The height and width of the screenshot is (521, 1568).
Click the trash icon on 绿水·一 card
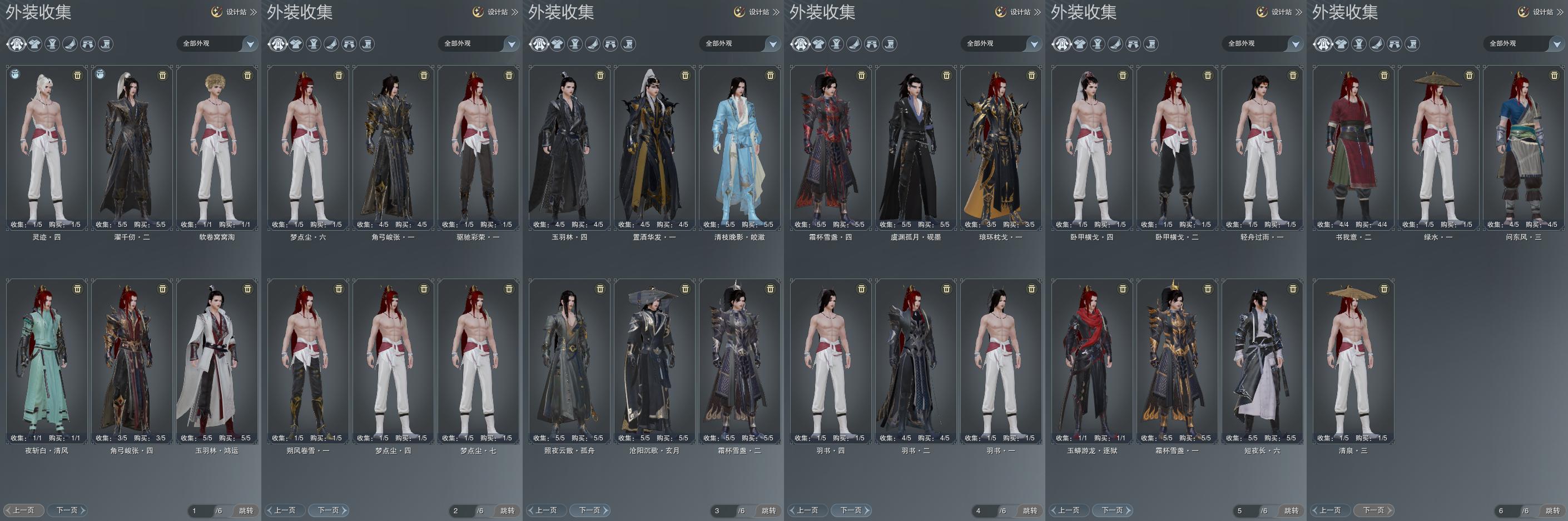(x=1469, y=76)
